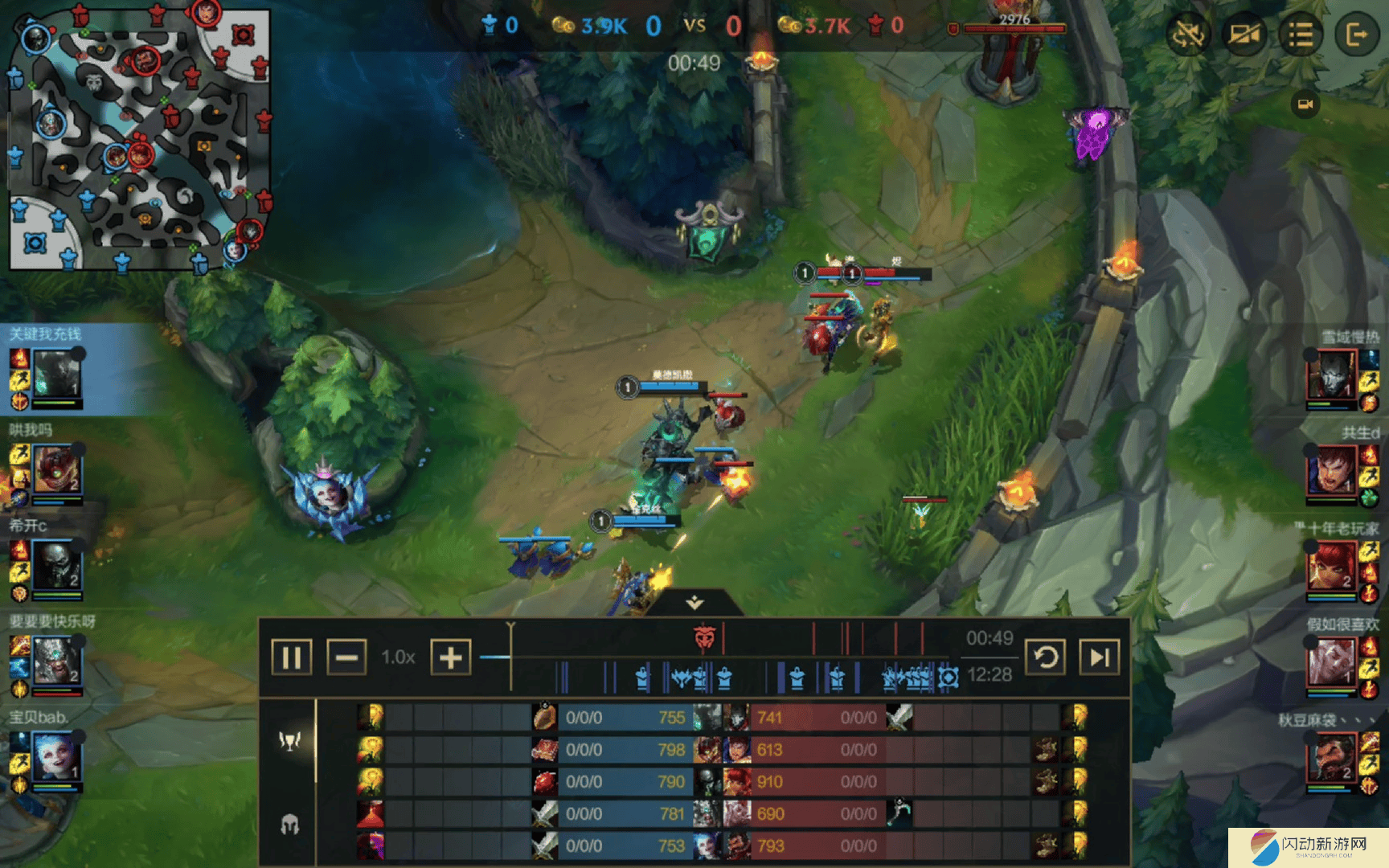Click the small camera button below the exit icon
This screenshot has width=1389, height=868.
click(1305, 104)
